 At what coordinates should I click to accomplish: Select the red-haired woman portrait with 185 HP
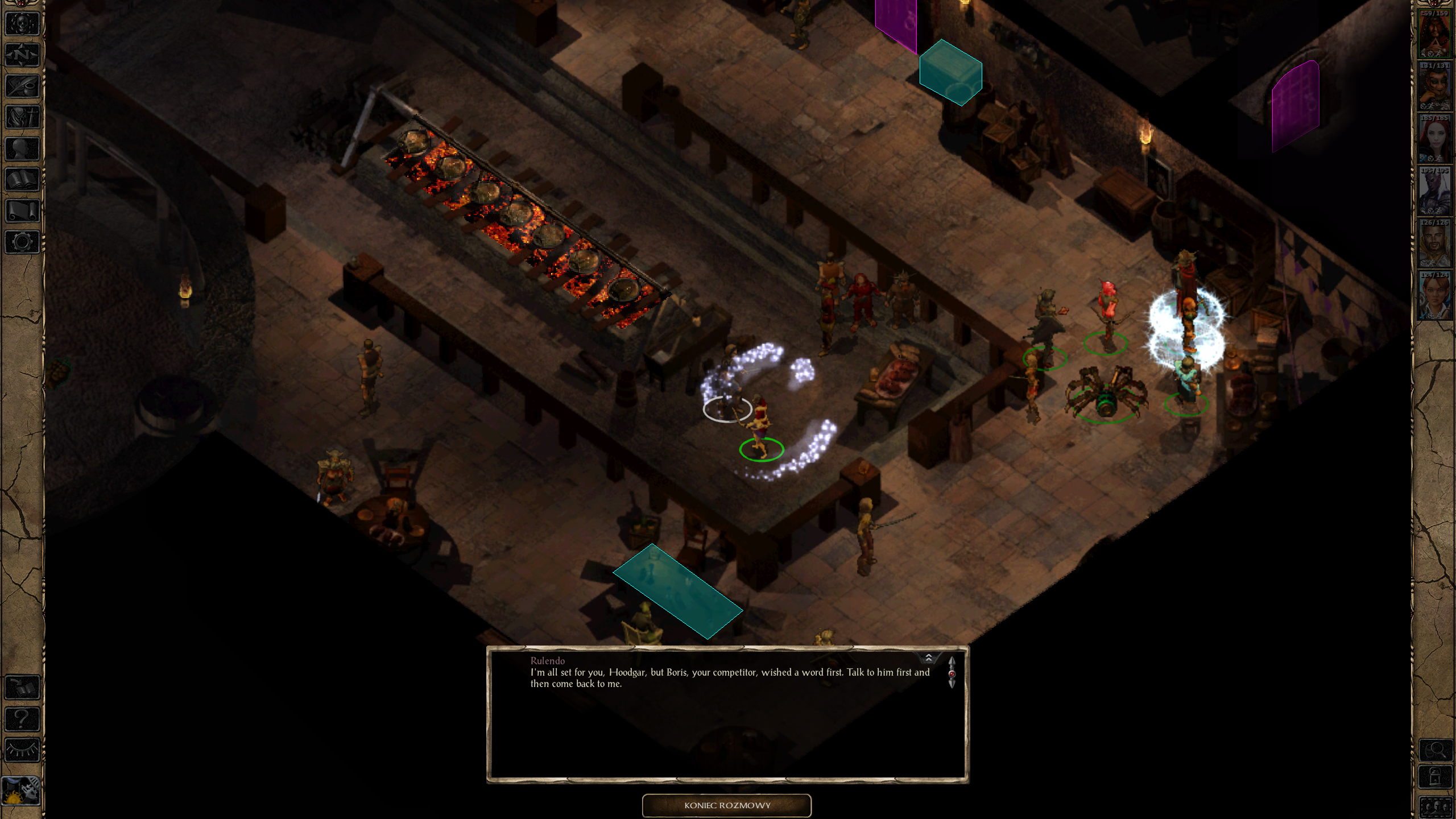(1434, 140)
